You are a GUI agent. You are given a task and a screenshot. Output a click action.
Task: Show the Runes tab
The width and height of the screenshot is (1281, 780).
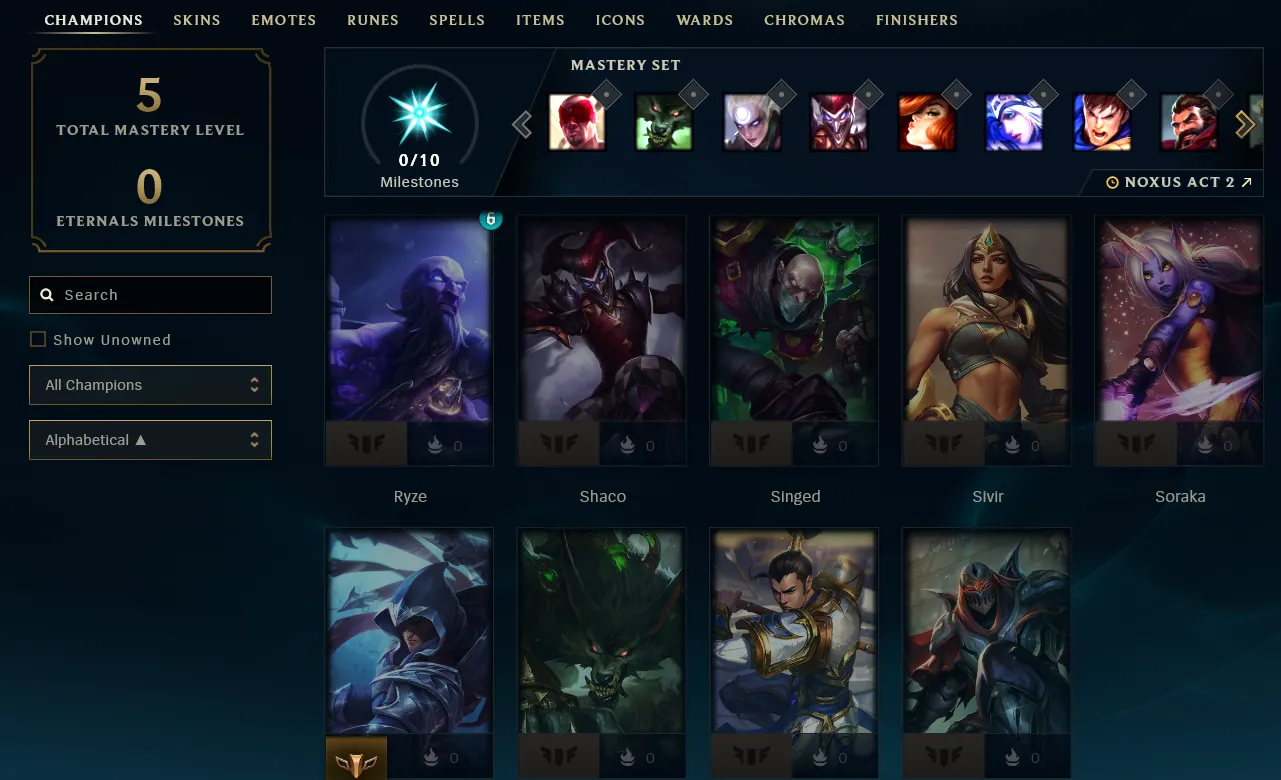click(372, 20)
